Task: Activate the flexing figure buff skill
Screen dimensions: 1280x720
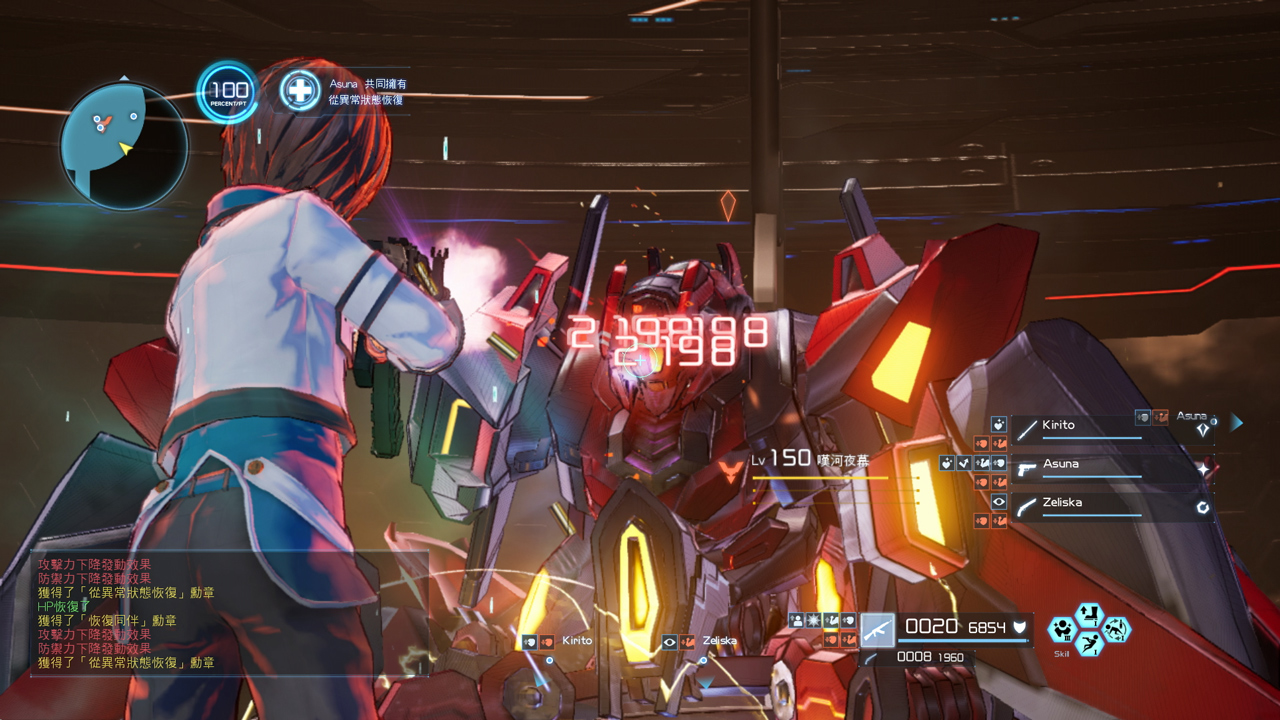Action: tap(1062, 630)
